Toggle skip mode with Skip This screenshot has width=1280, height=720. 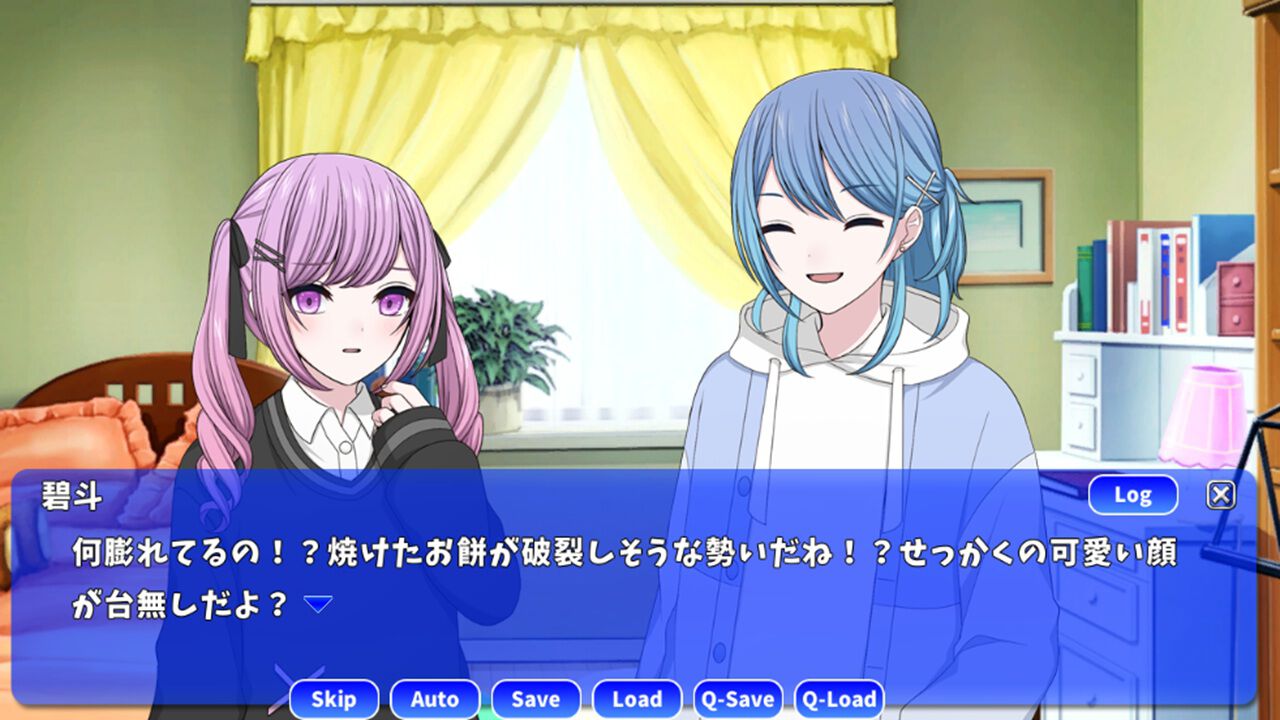pos(335,699)
